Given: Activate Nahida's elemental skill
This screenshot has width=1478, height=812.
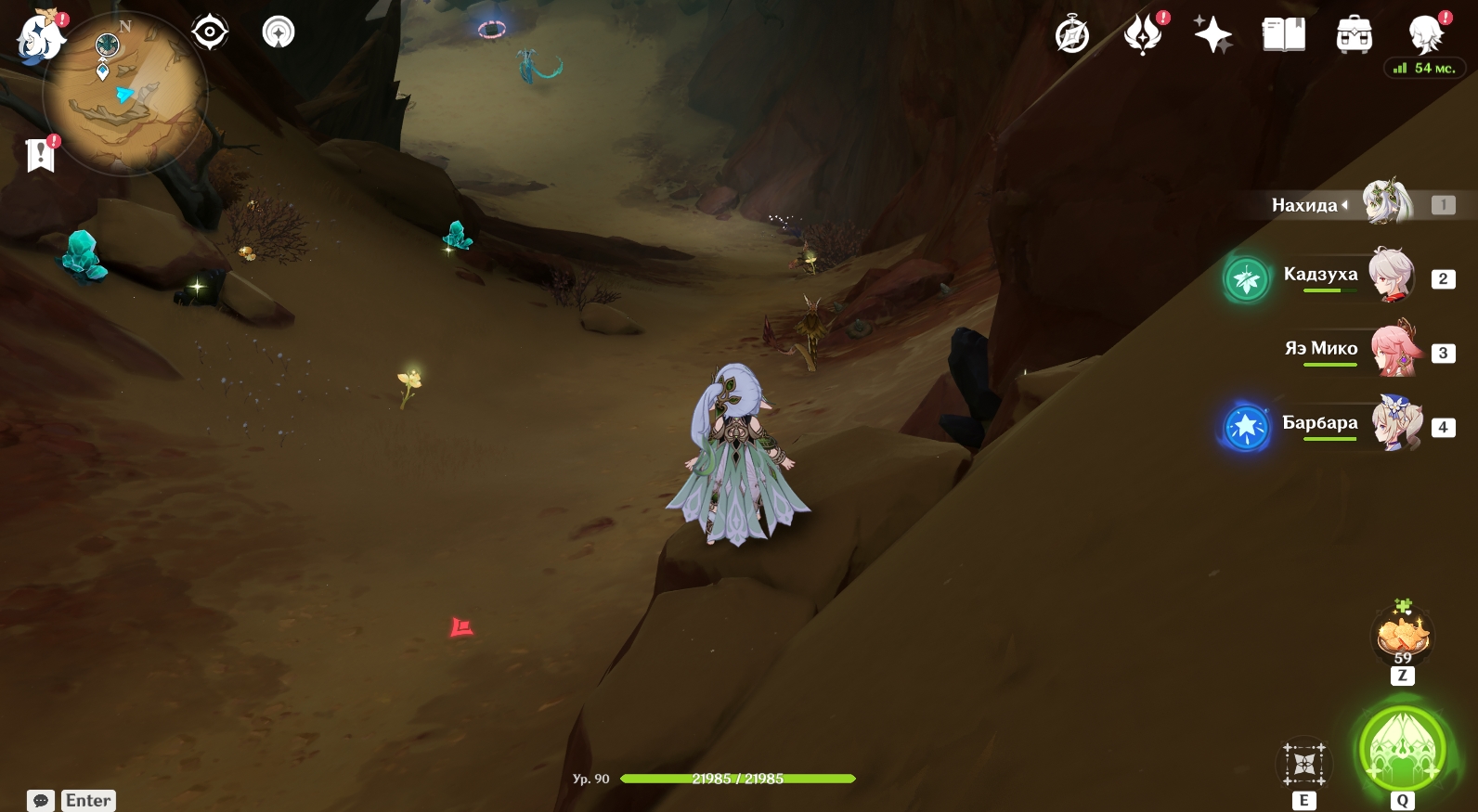Looking at the screenshot, I should 1304,765.
